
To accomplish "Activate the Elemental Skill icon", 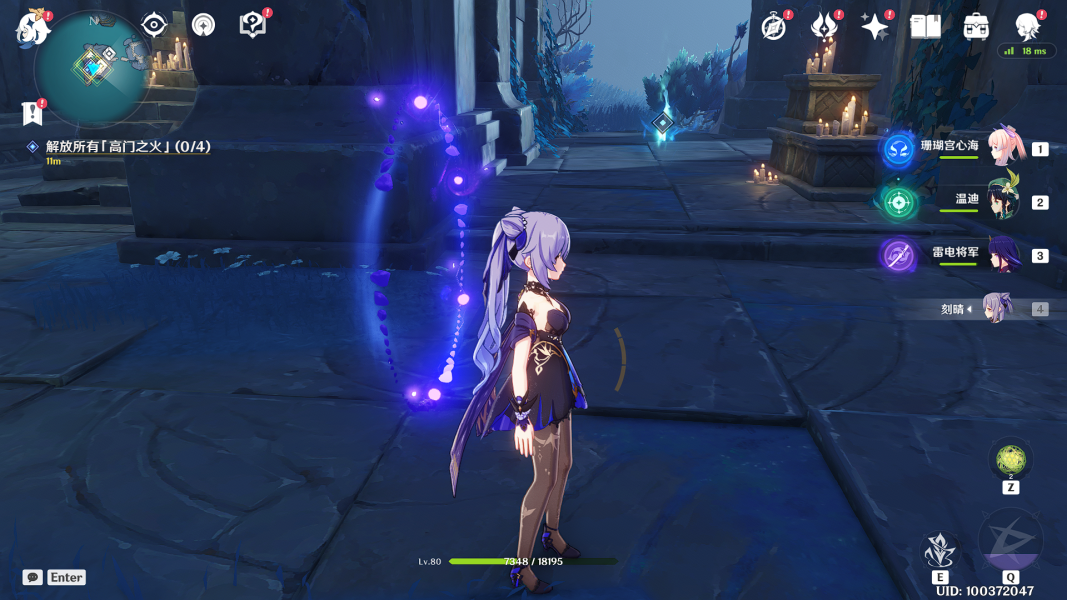I will tap(939, 550).
